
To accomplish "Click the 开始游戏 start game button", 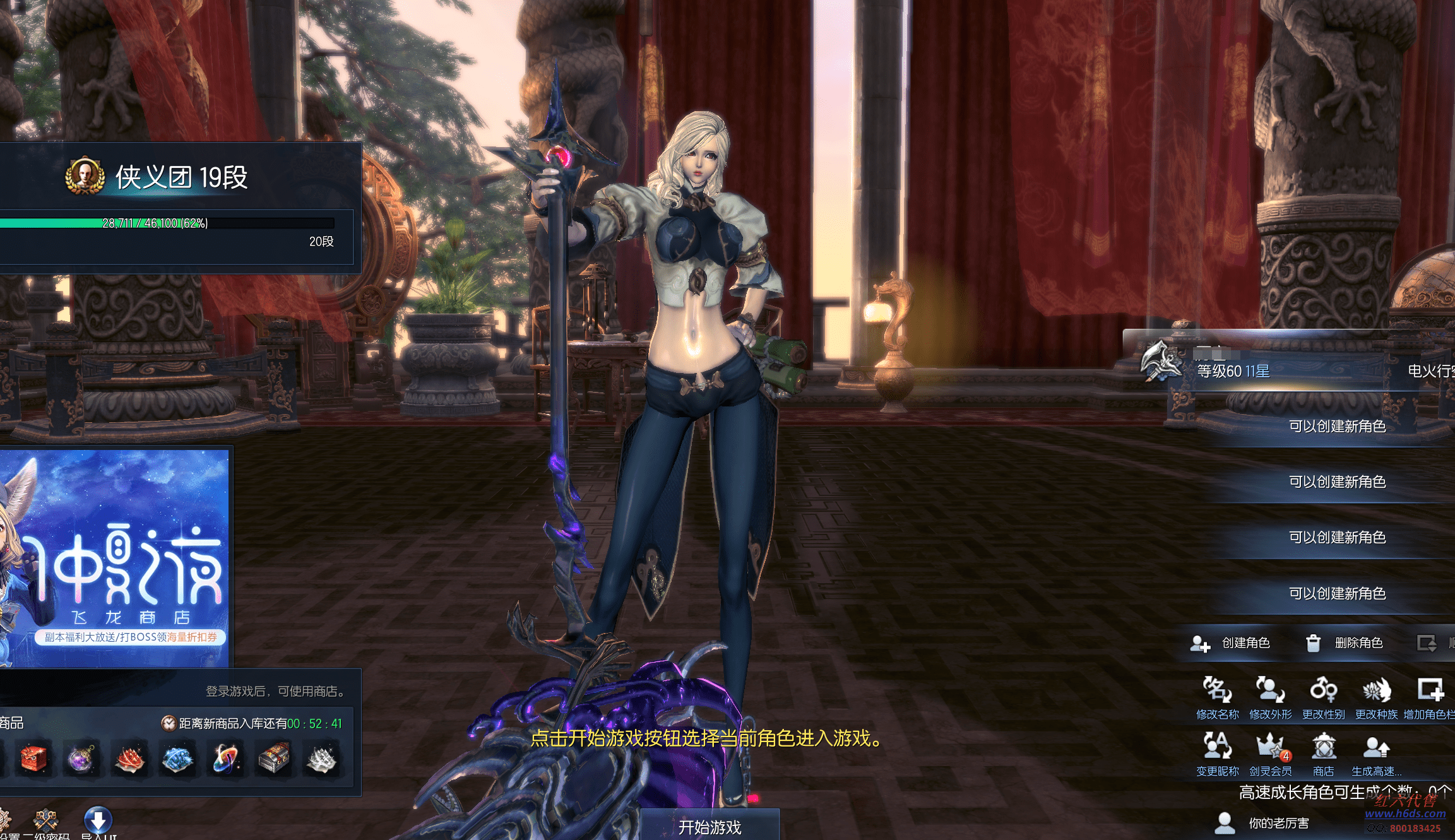I will click(710, 826).
